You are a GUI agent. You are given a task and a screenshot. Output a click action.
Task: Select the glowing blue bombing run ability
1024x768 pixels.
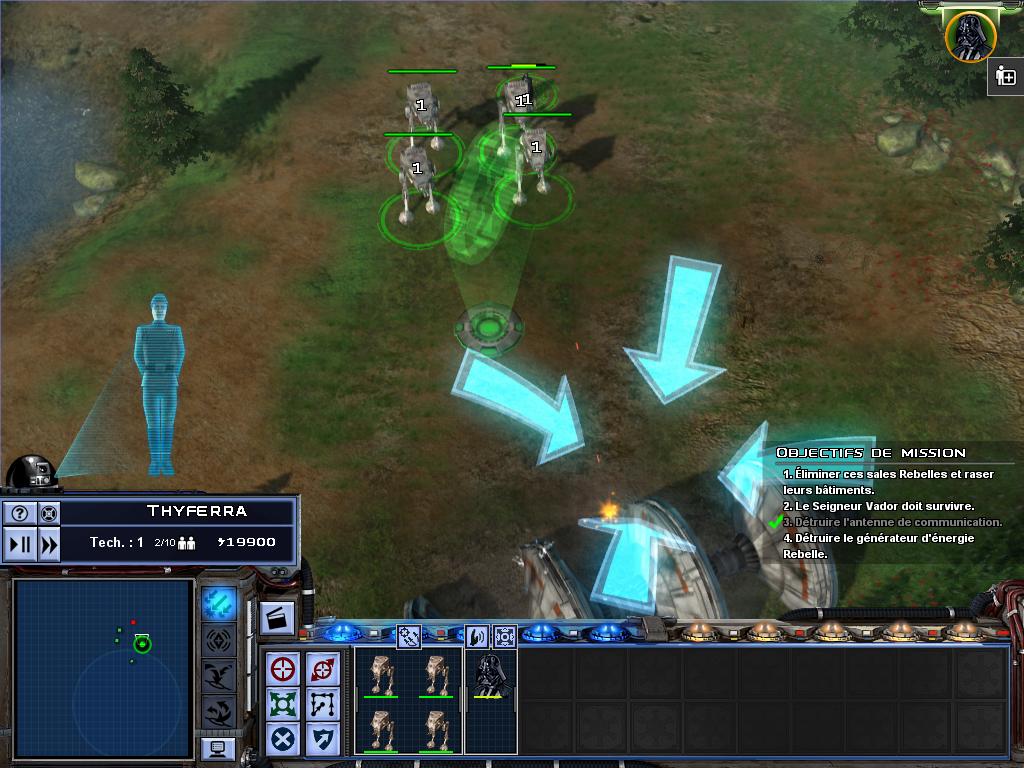click(x=219, y=603)
